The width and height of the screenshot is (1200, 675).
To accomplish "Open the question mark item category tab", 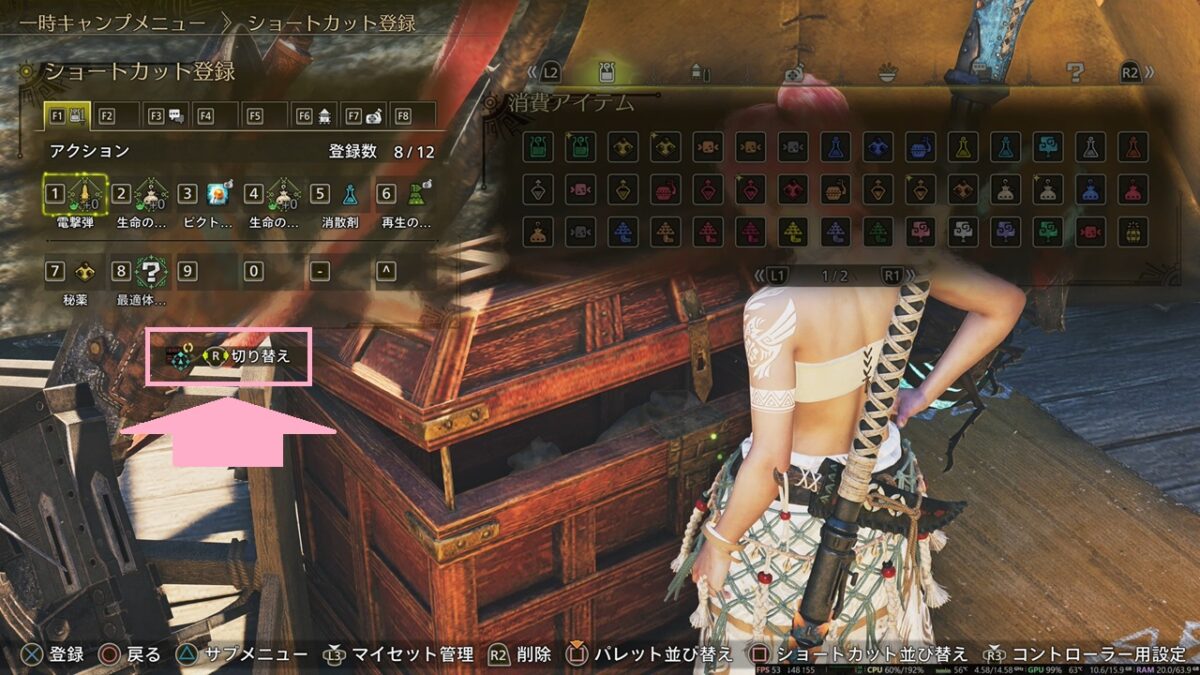I will 1075,72.
